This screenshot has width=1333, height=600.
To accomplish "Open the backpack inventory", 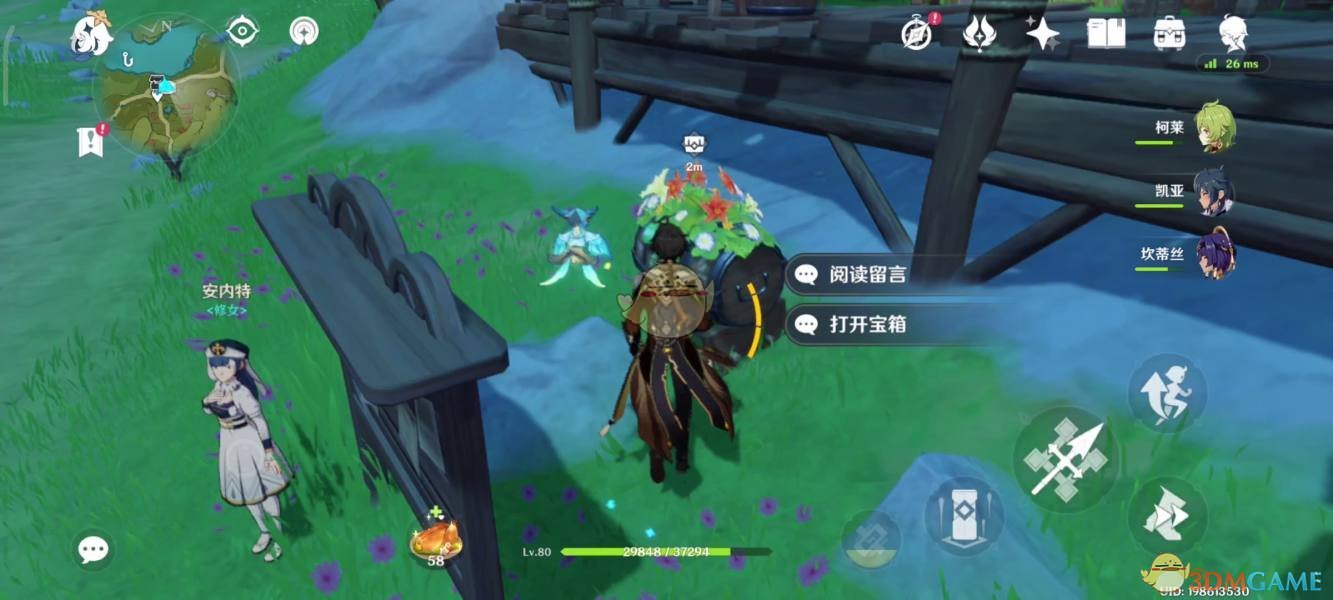I will pos(1168,34).
